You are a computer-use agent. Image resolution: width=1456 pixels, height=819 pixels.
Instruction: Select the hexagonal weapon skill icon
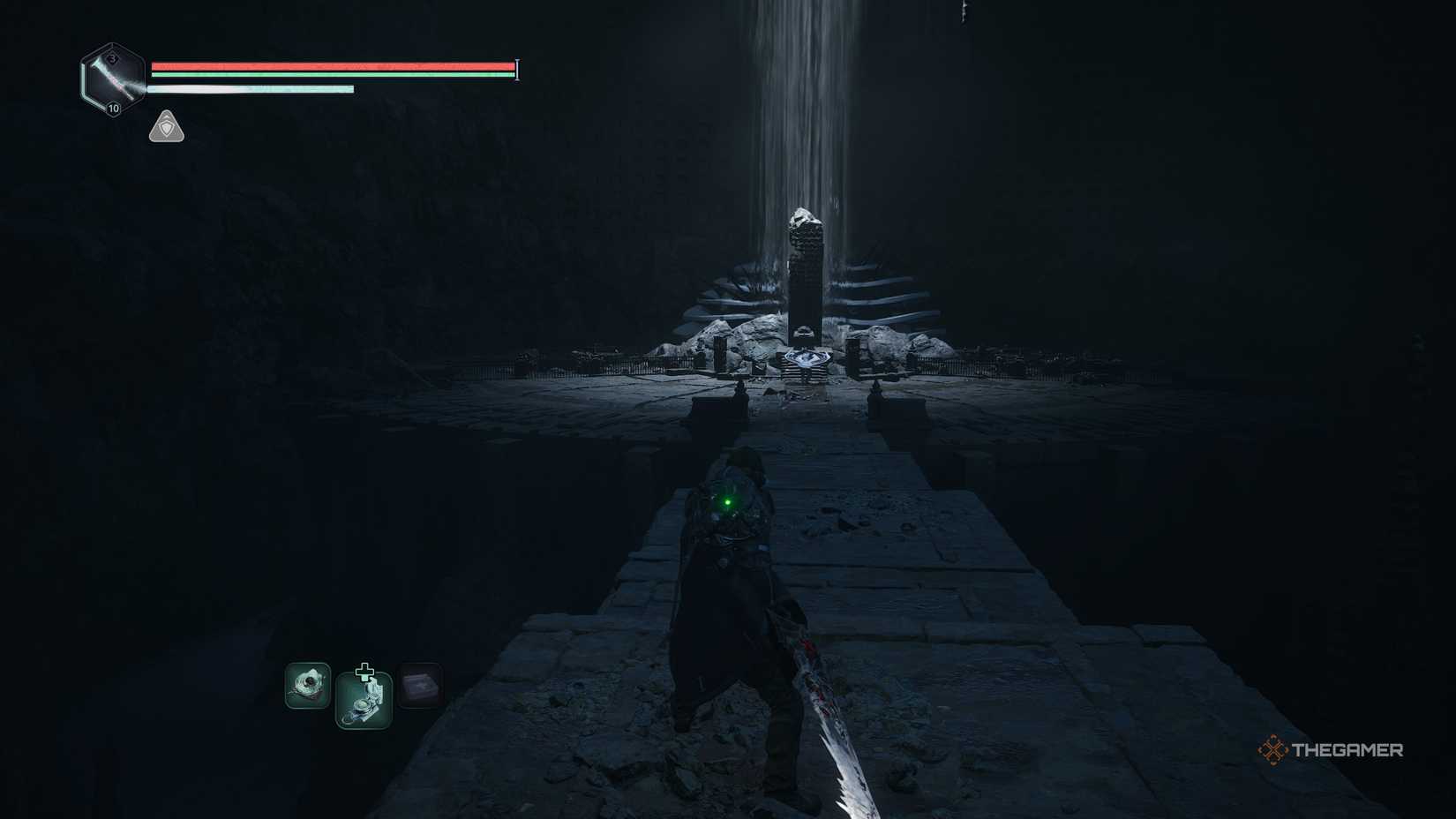(113, 79)
